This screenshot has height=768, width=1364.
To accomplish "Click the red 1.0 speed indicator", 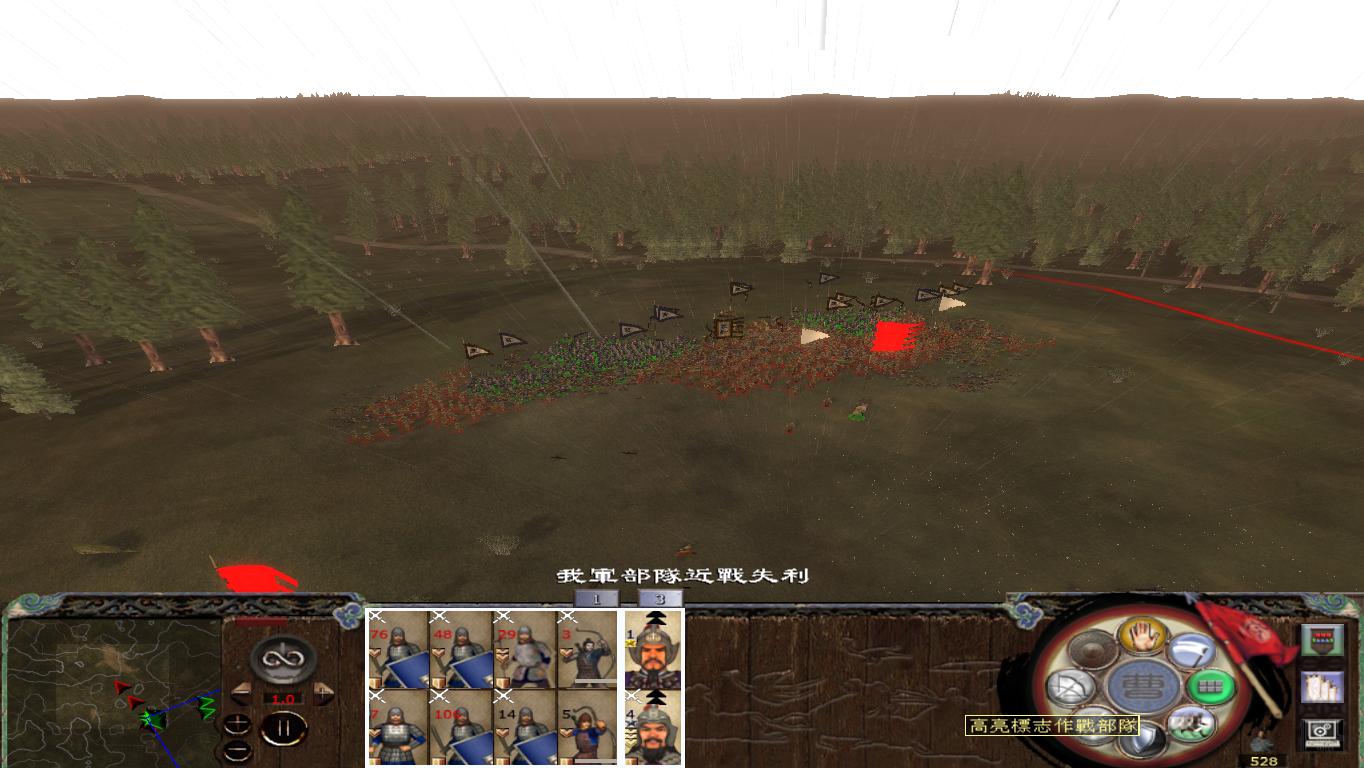I will pyautogui.click(x=283, y=698).
